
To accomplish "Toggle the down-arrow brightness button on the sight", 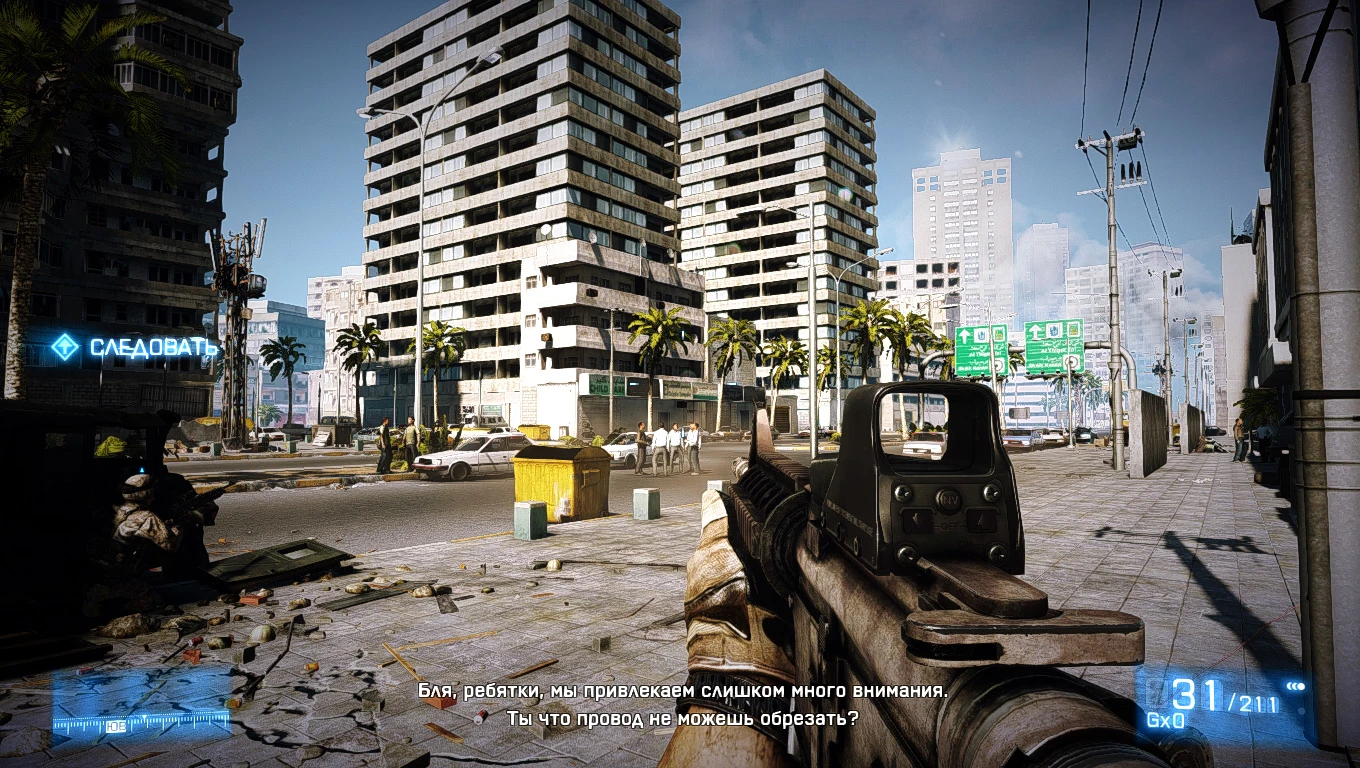I will coord(916,521).
